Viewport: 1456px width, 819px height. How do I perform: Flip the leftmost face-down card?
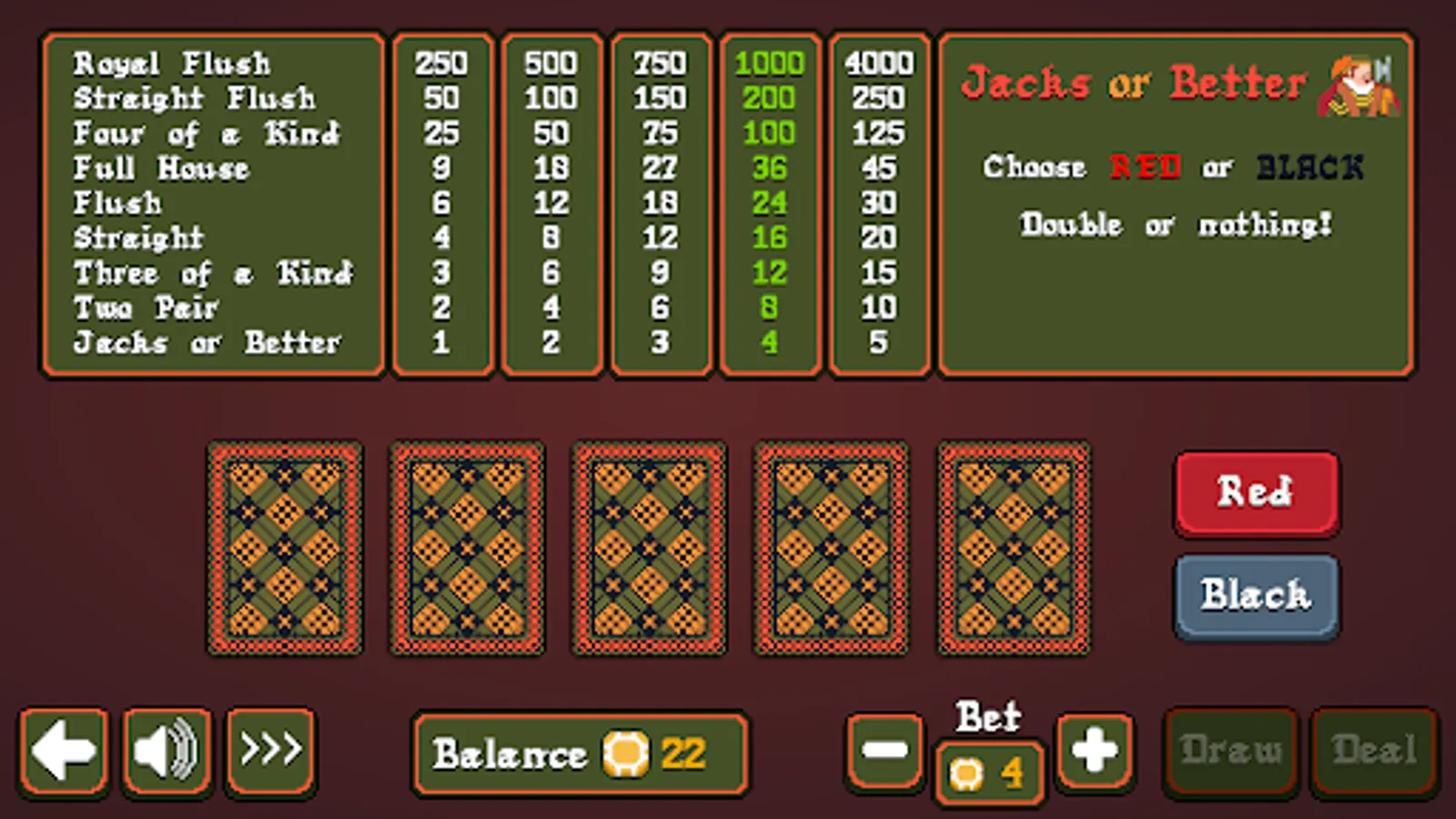point(285,547)
